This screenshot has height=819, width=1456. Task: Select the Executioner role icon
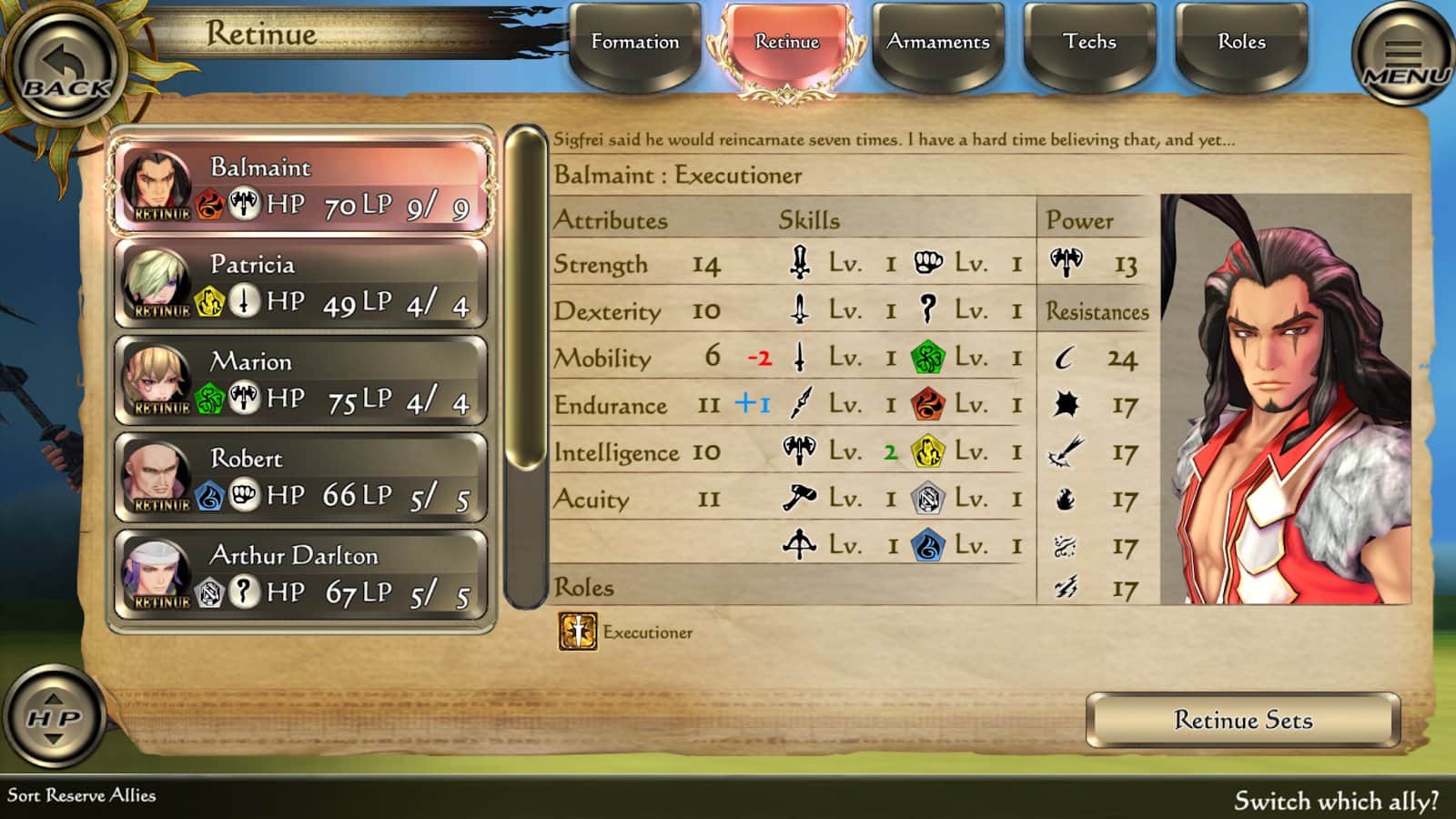coord(577,632)
